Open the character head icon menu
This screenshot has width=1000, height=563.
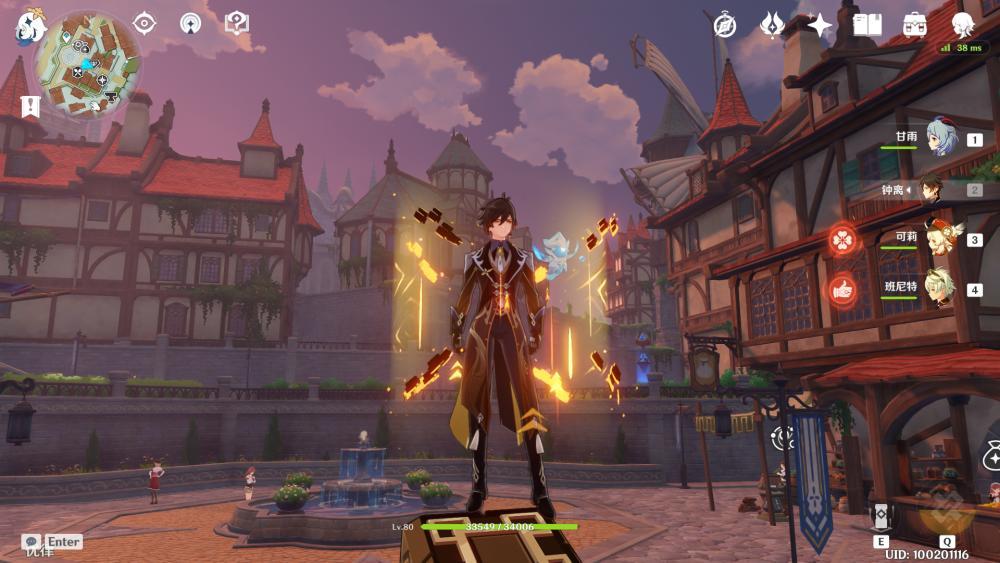tap(963, 25)
